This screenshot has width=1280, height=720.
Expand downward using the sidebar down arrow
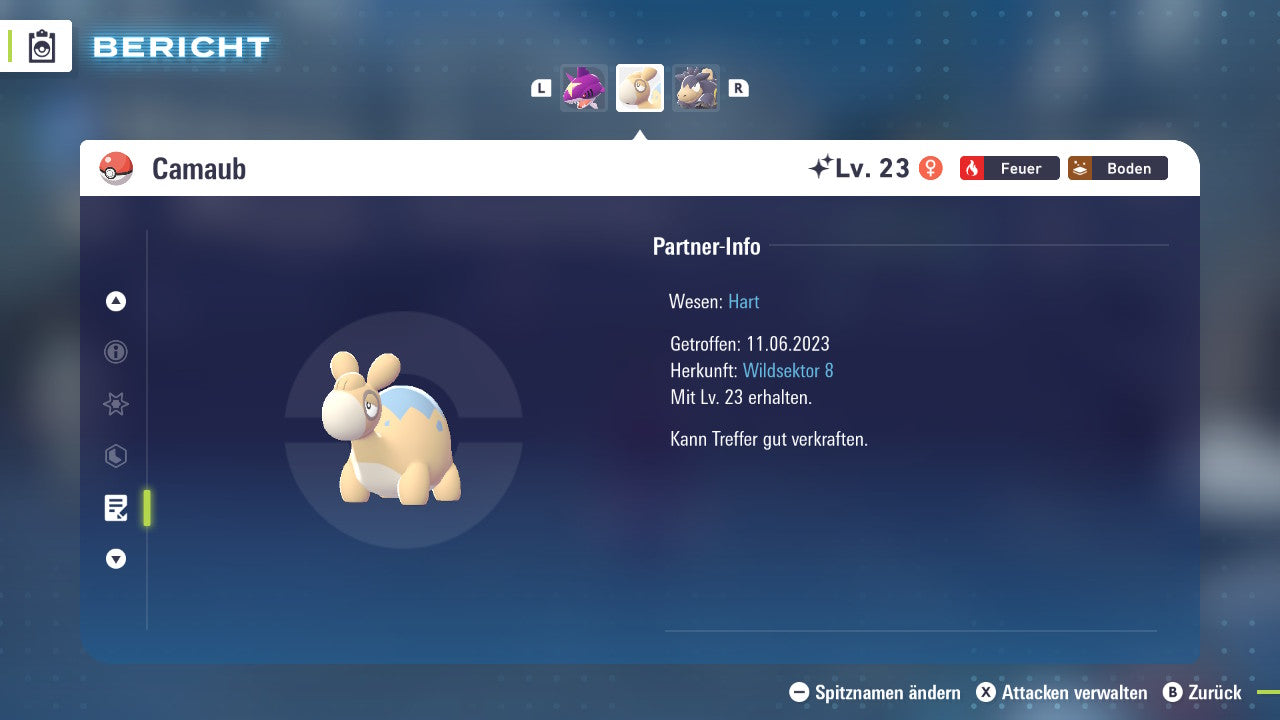(115, 559)
